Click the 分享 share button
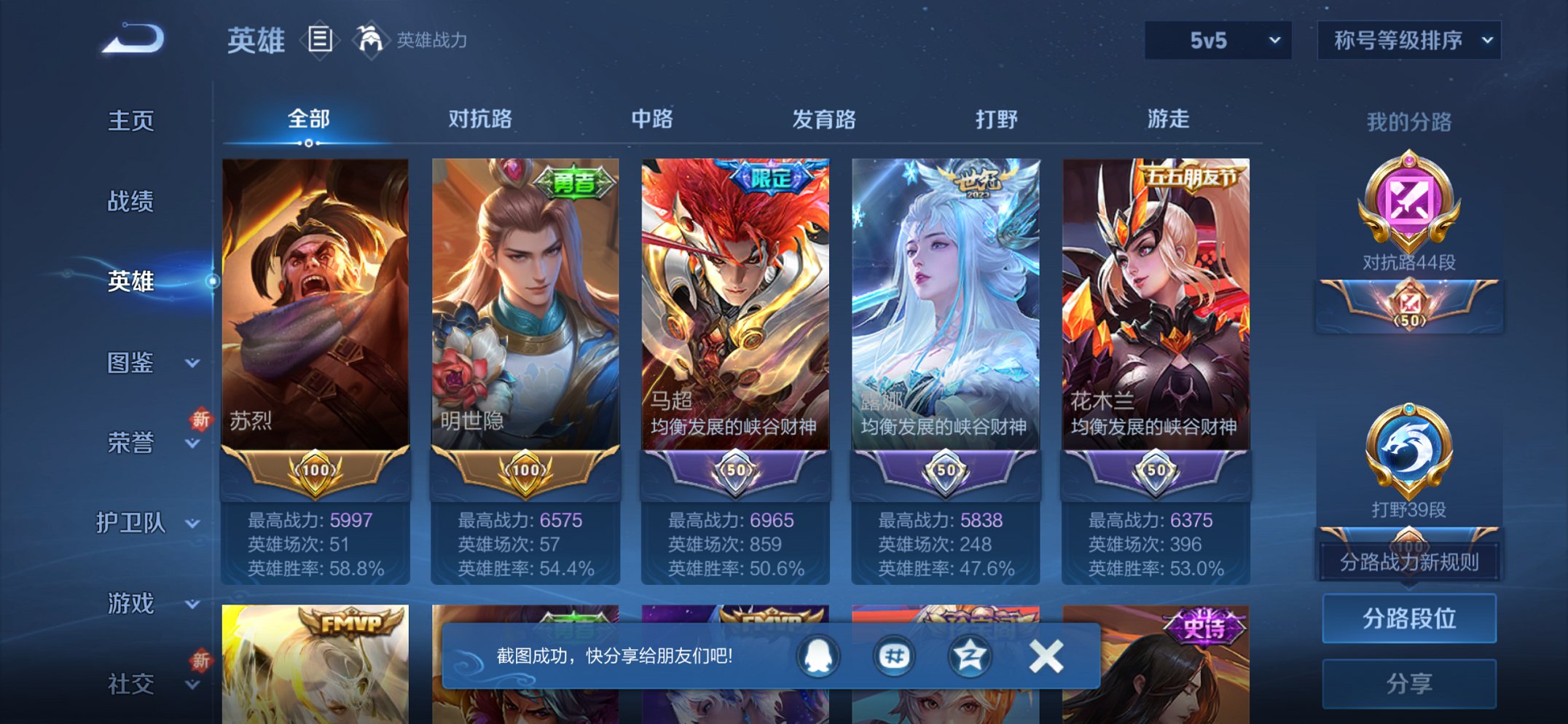This screenshot has width=1568, height=724. pos(1410,682)
